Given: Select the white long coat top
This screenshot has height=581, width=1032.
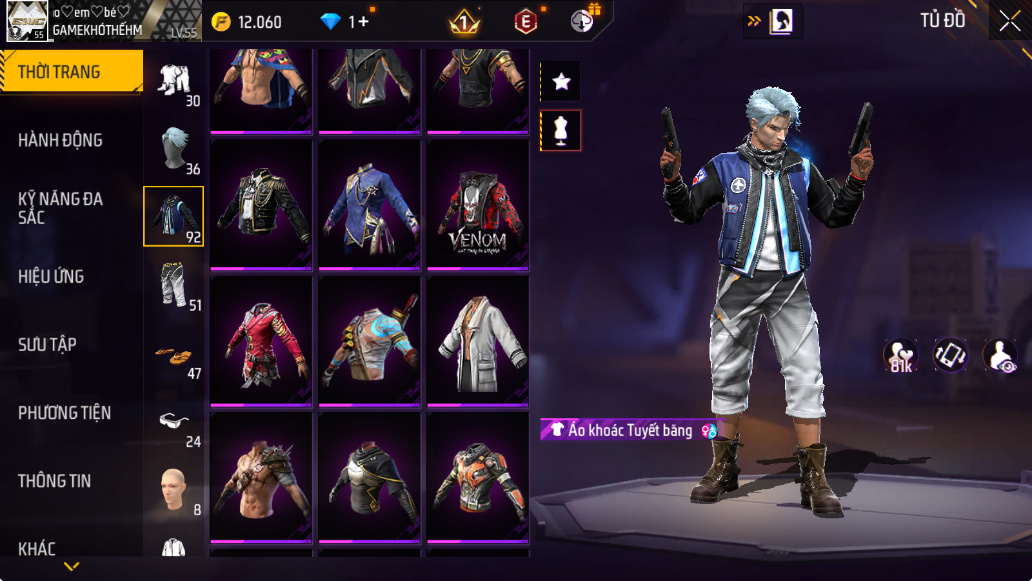Looking at the screenshot, I should (x=477, y=343).
